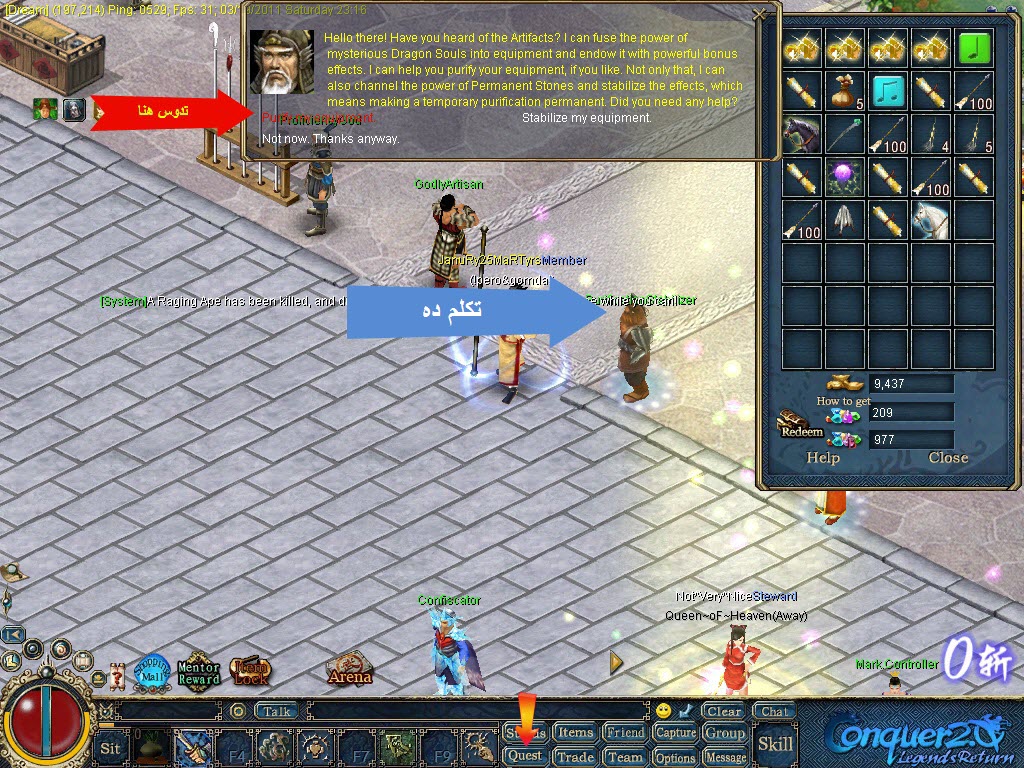Select the black horse mount item
This screenshot has height=768, width=1024.
(801, 133)
